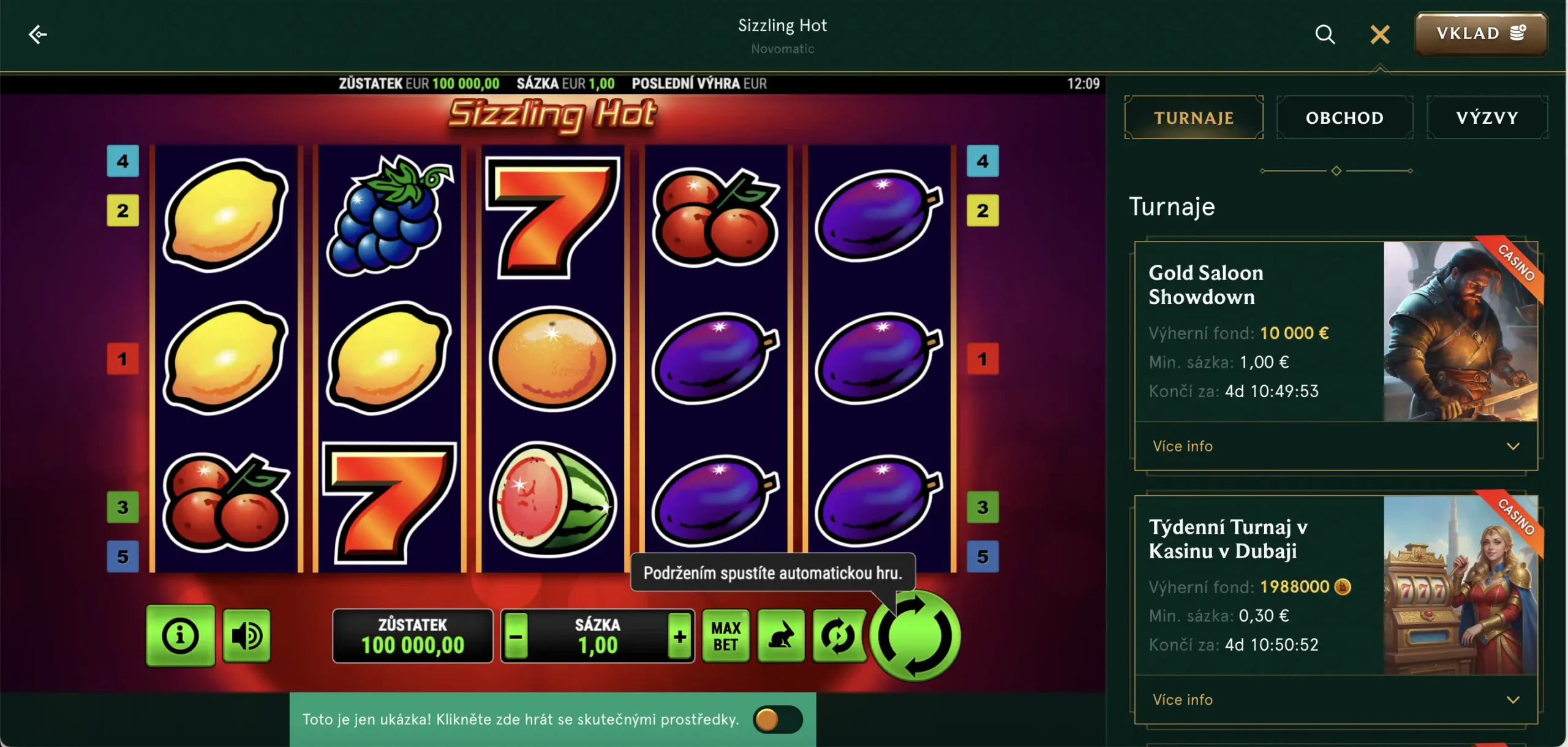
Task: Close the side panel with the orange X
Action: point(1379,34)
